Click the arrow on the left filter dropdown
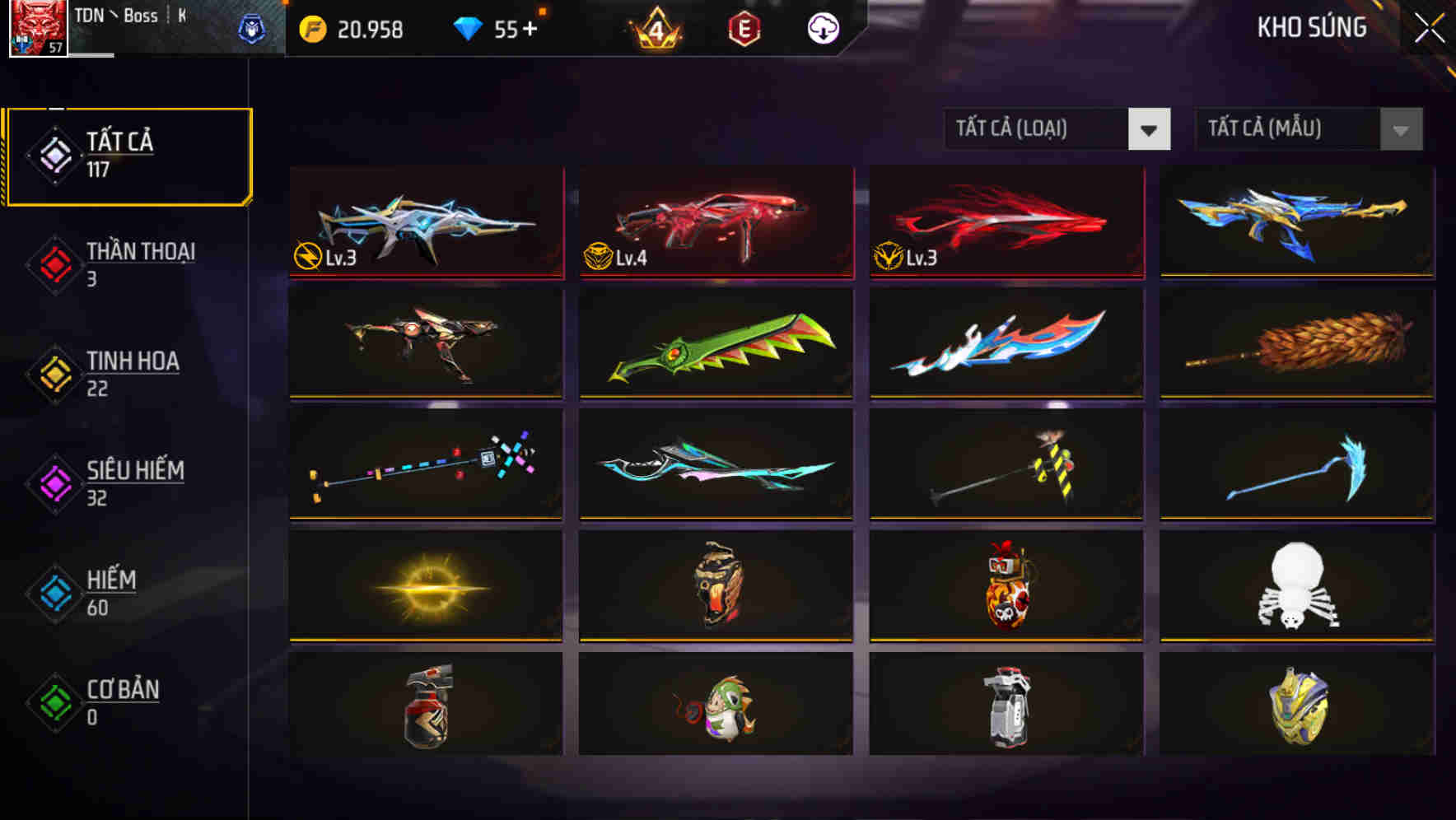The width and height of the screenshot is (1456, 820). point(1150,129)
